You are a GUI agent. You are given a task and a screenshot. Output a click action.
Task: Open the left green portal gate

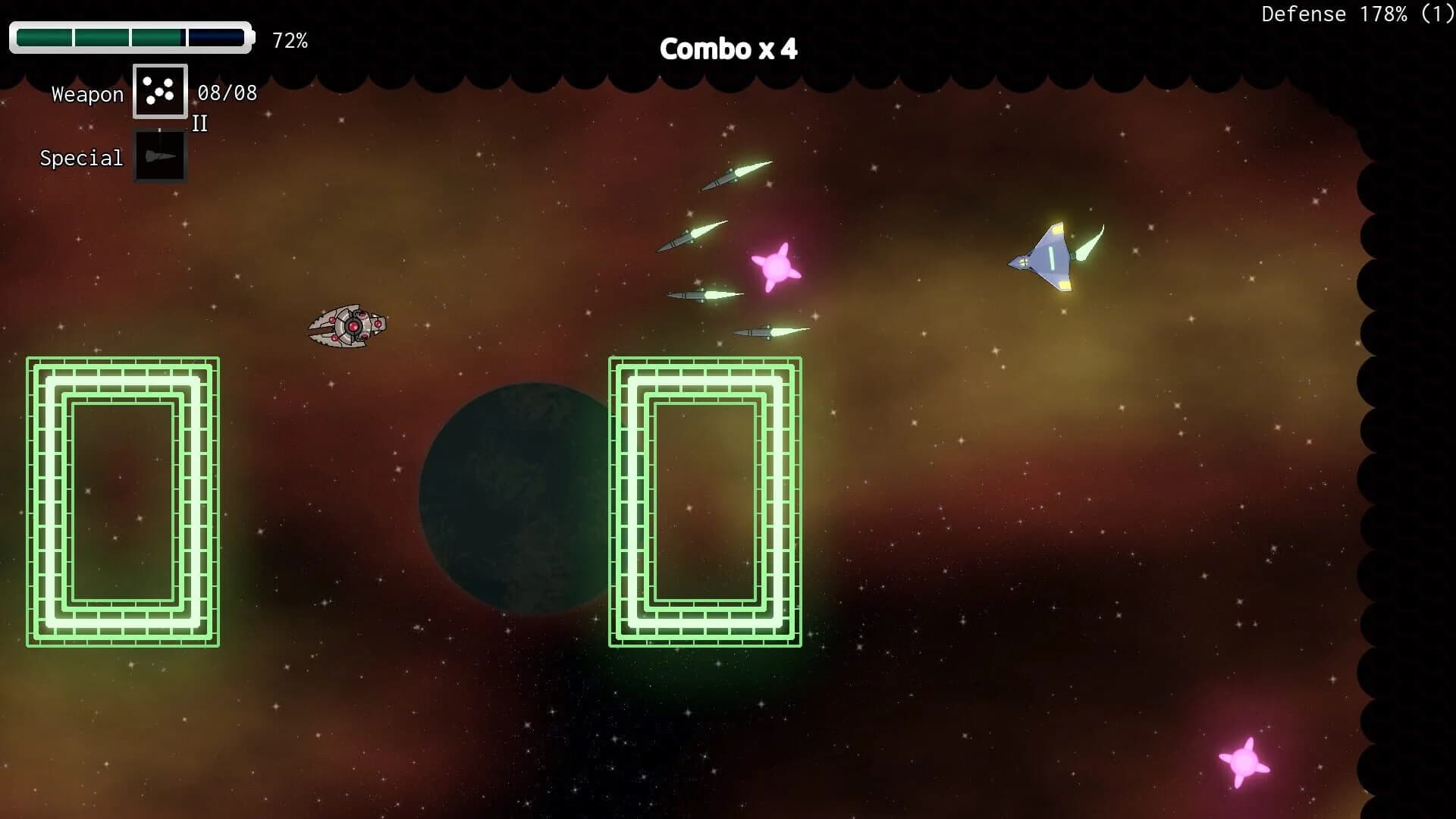(x=121, y=500)
